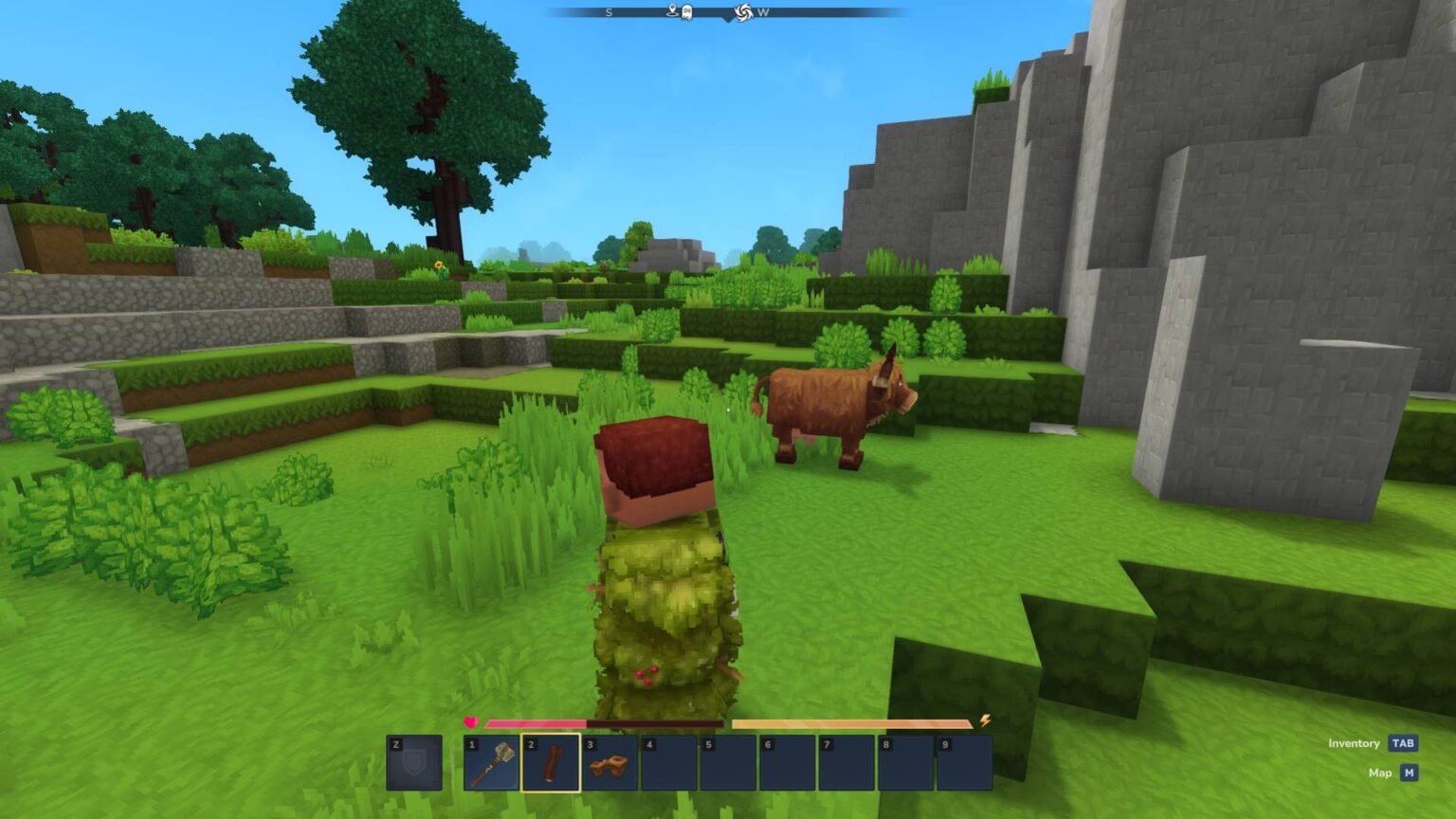Click the shield offhand slot labeled Z
This screenshot has height=819, width=1456.
[x=413, y=760]
